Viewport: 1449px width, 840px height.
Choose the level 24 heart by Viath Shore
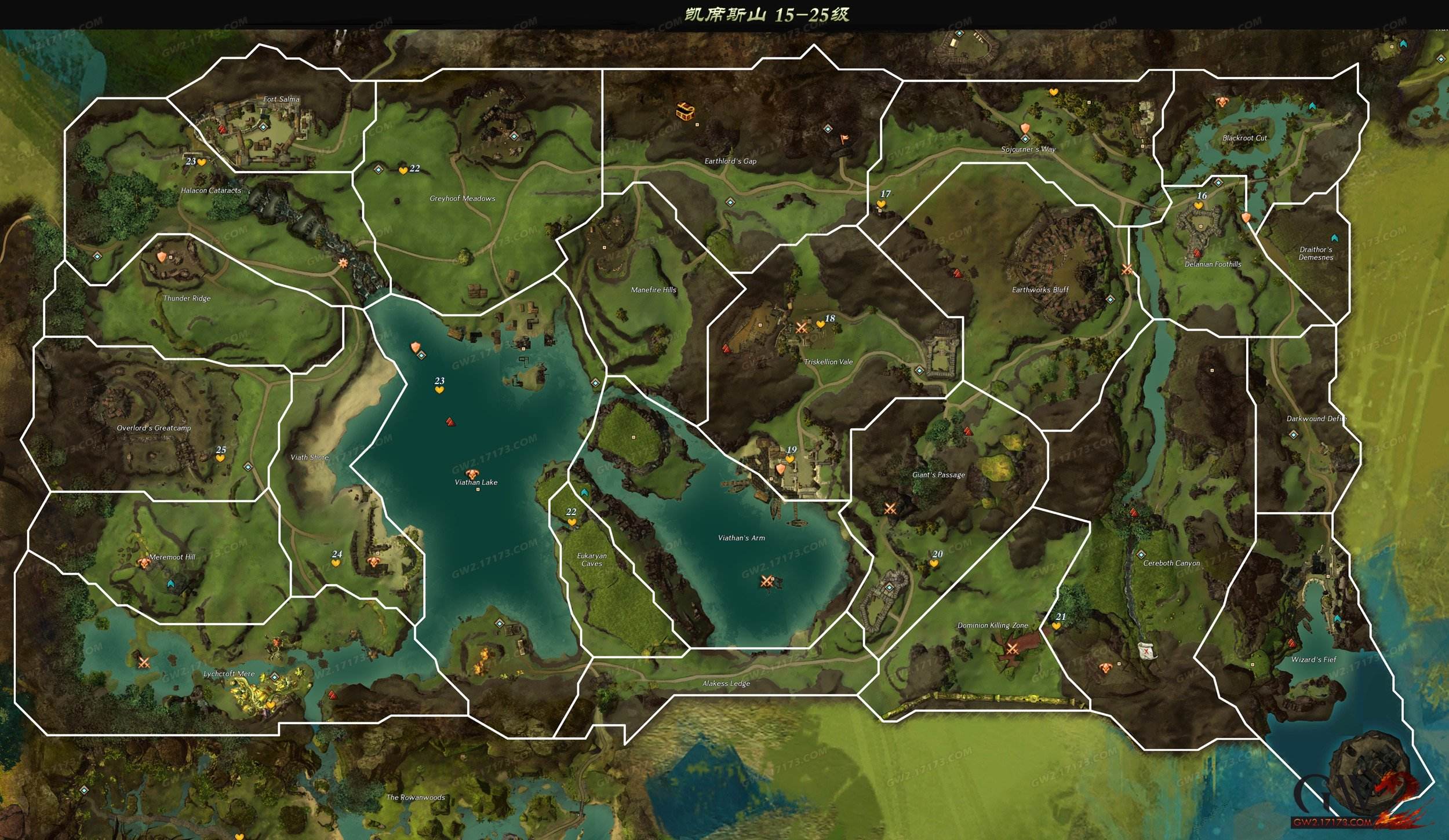(x=336, y=563)
